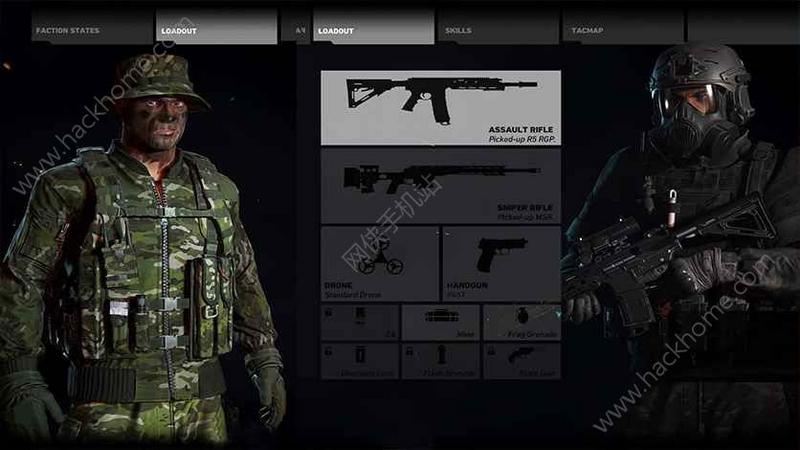Select the Diversion Lure slot

tap(359, 361)
